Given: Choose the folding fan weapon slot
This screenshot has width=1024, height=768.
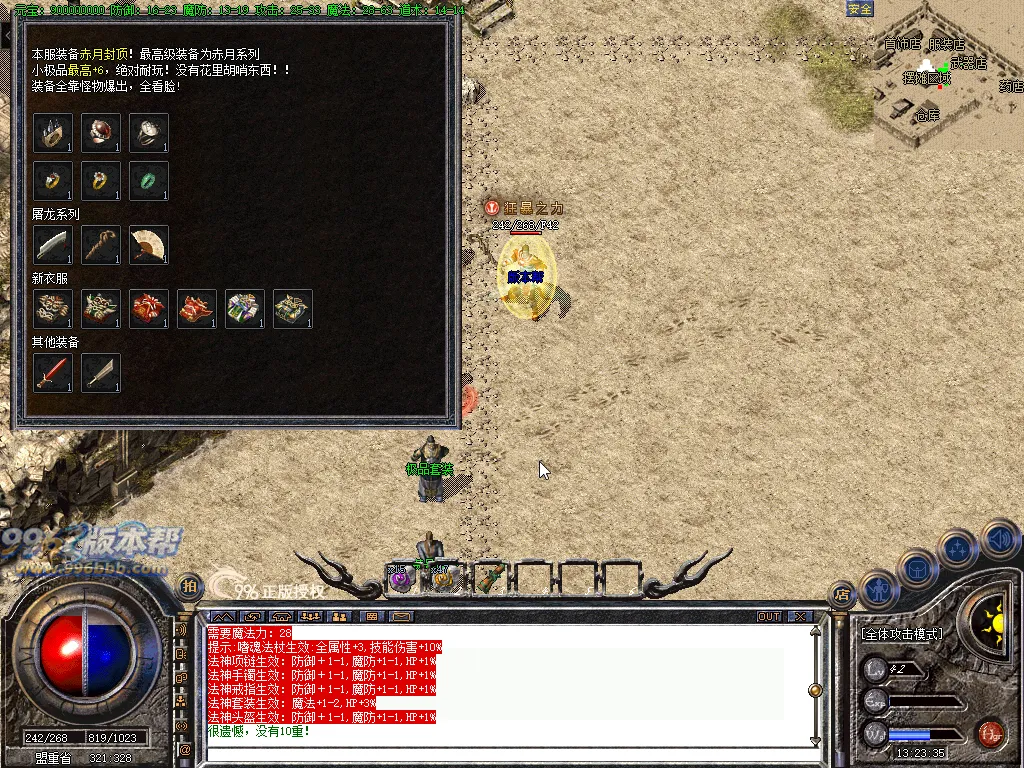Looking at the screenshot, I should coord(149,245).
